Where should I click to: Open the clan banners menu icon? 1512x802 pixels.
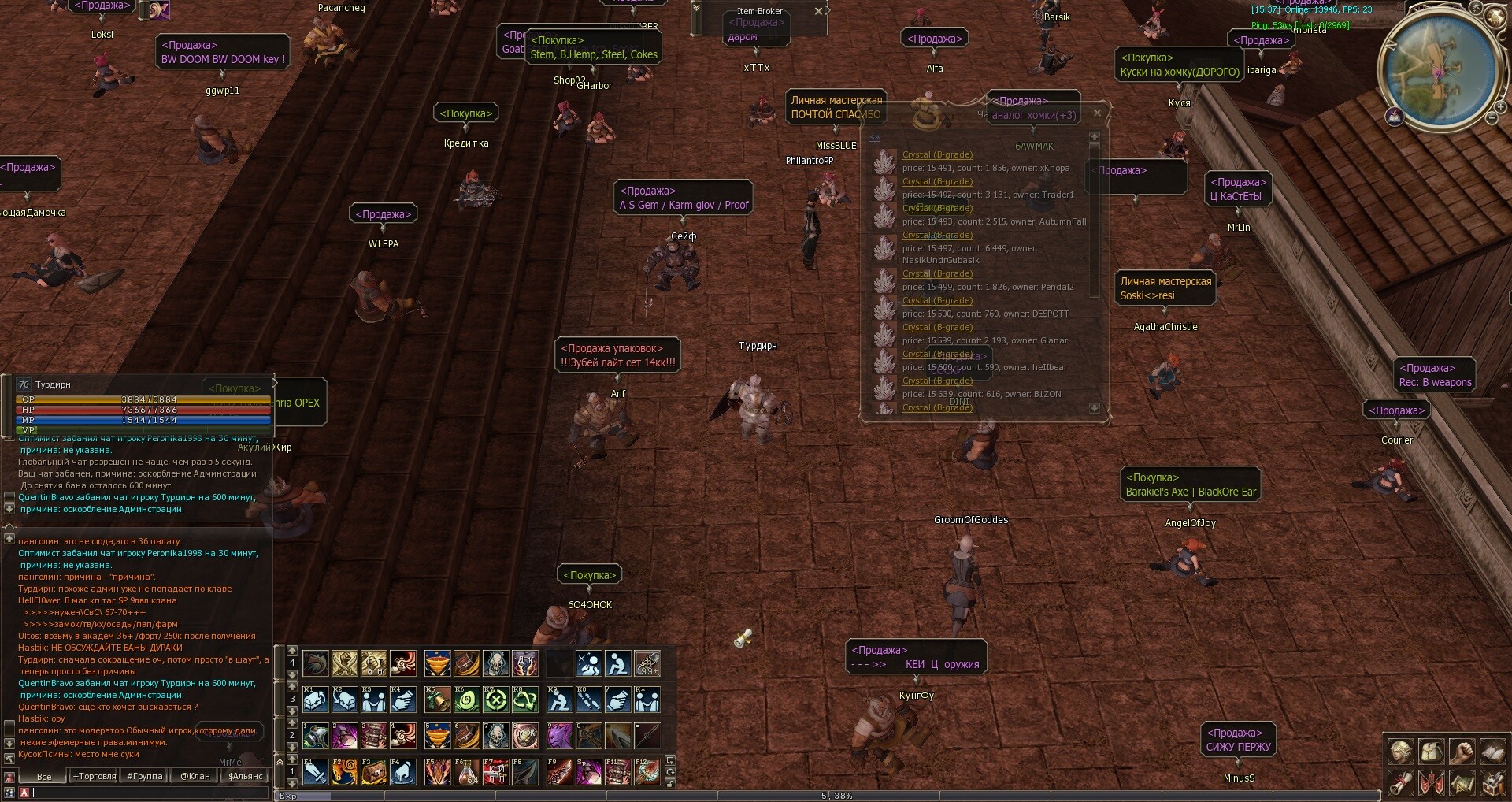pos(1431,783)
